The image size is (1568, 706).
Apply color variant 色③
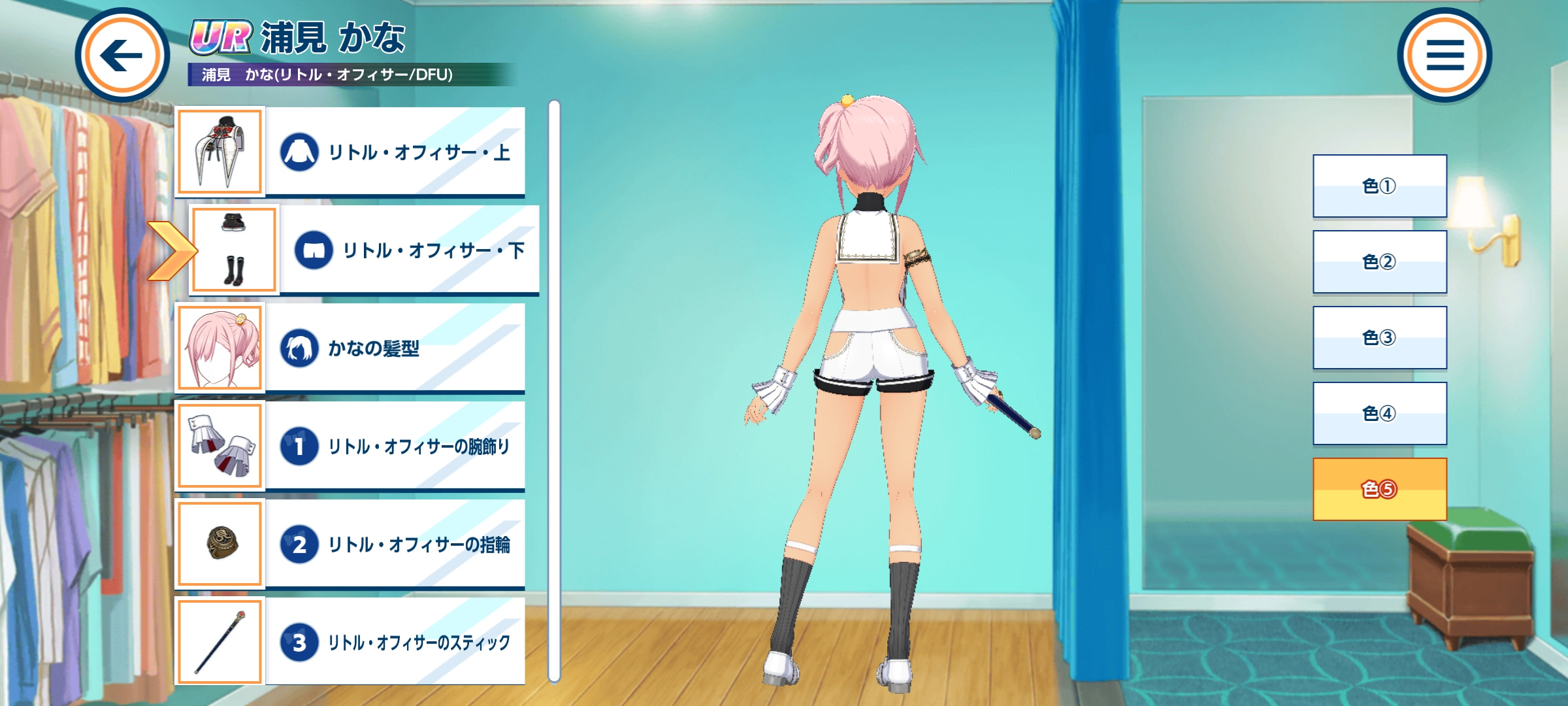point(1380,338)
